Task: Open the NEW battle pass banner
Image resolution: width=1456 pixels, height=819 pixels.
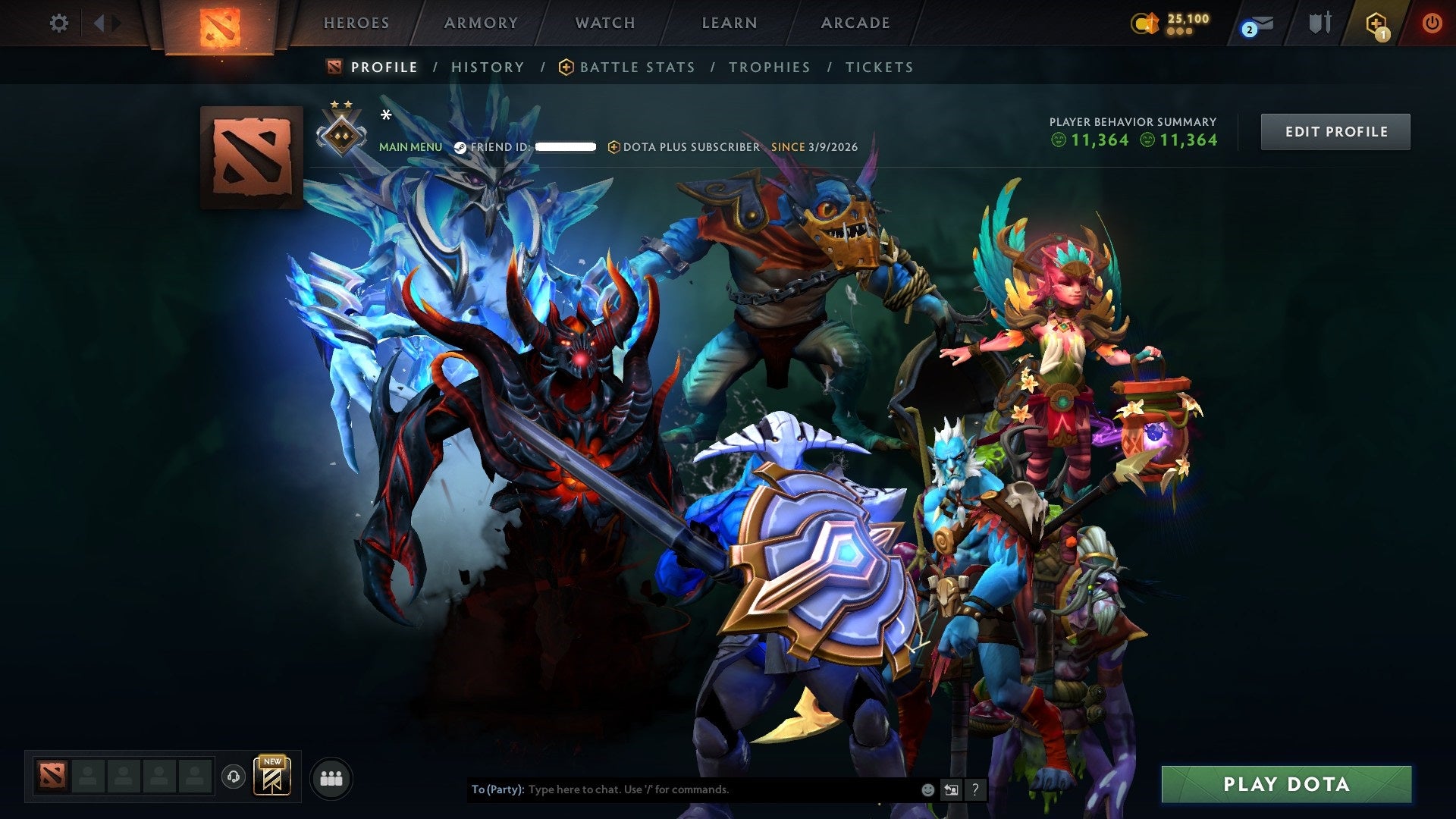Action: [x=272, y=777]
